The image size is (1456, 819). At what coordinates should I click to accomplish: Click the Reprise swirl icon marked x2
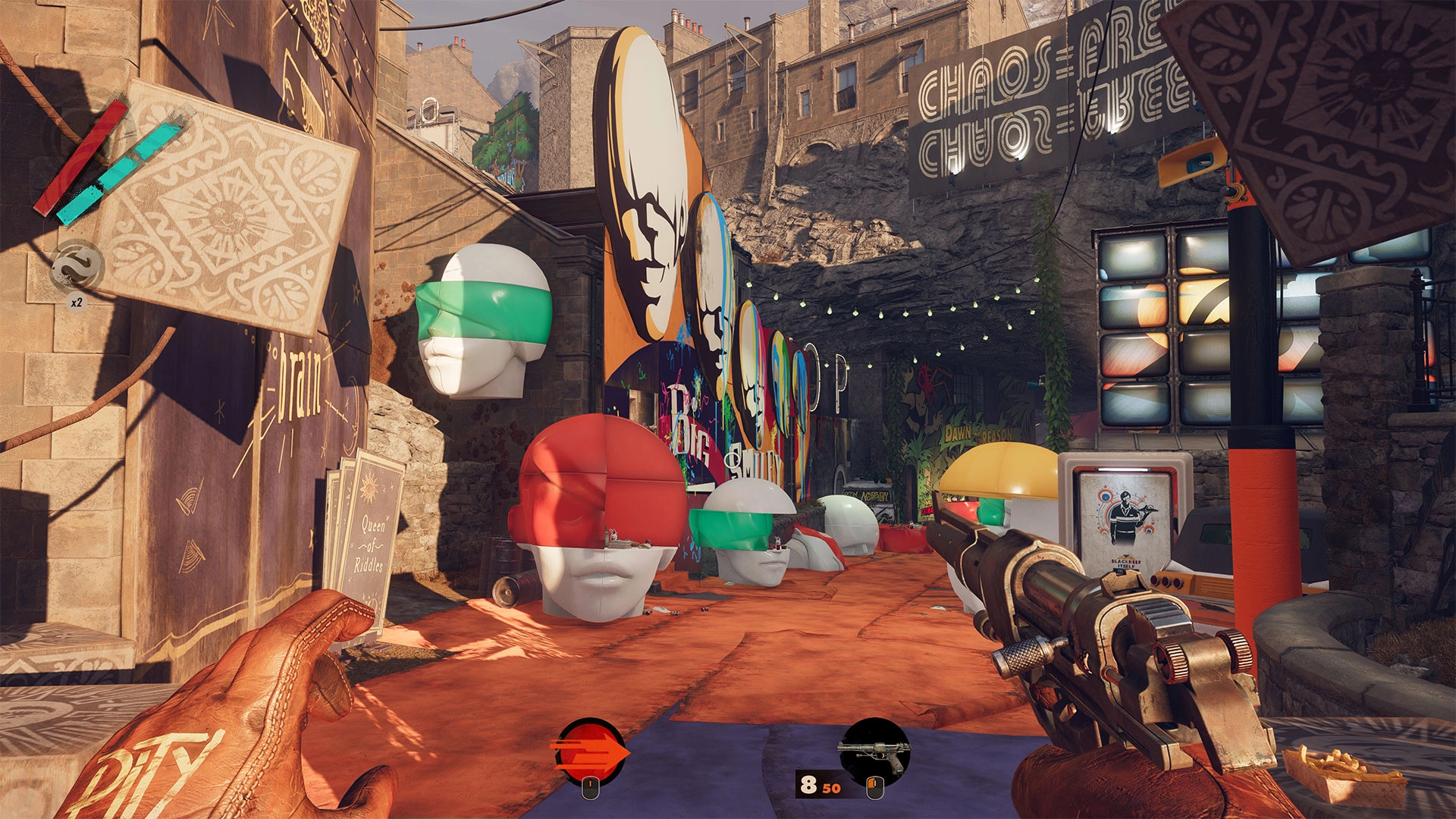pos(77,266)
